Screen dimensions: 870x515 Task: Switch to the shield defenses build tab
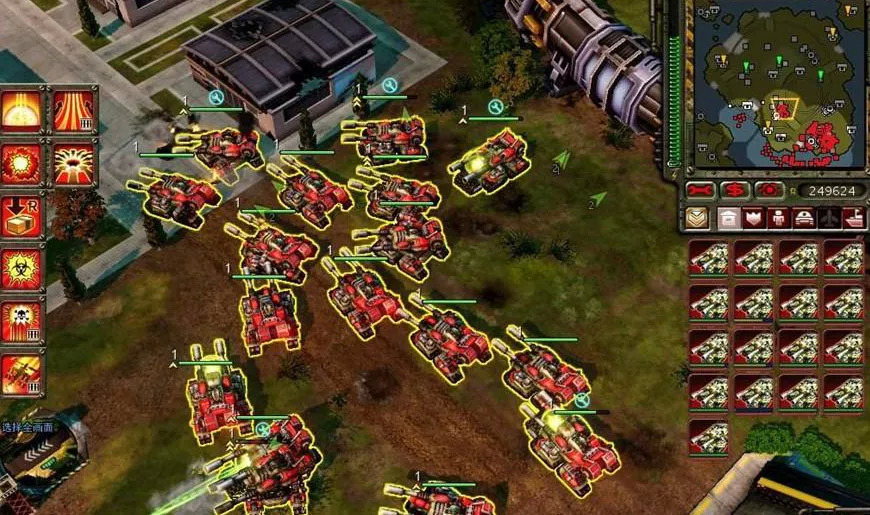[x=755, y=218]
